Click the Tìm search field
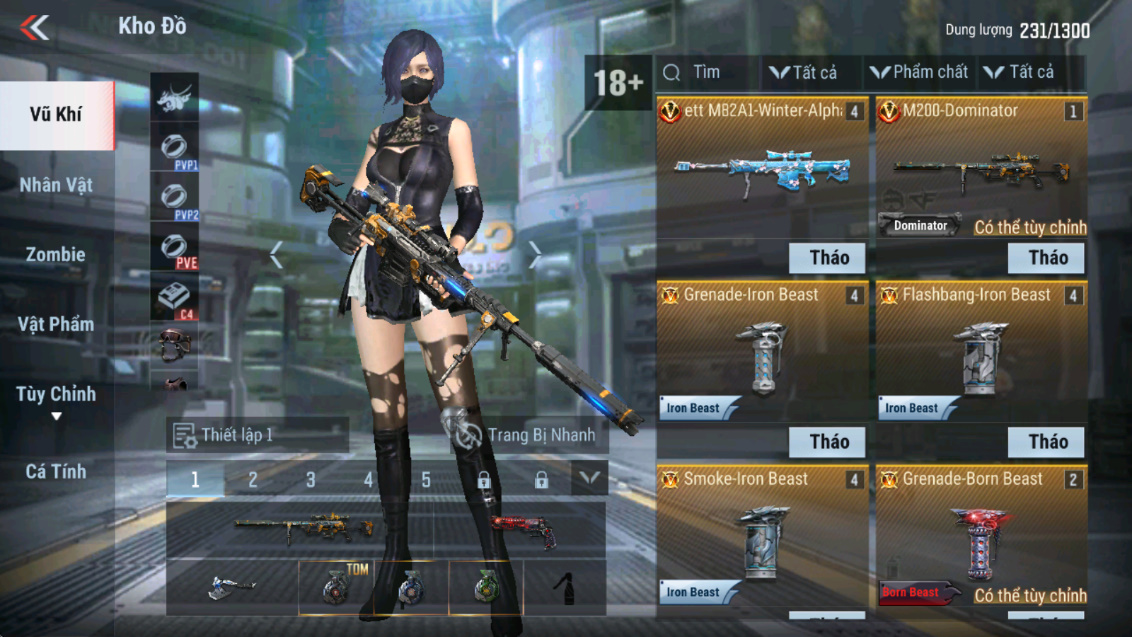 pos(706,72)
